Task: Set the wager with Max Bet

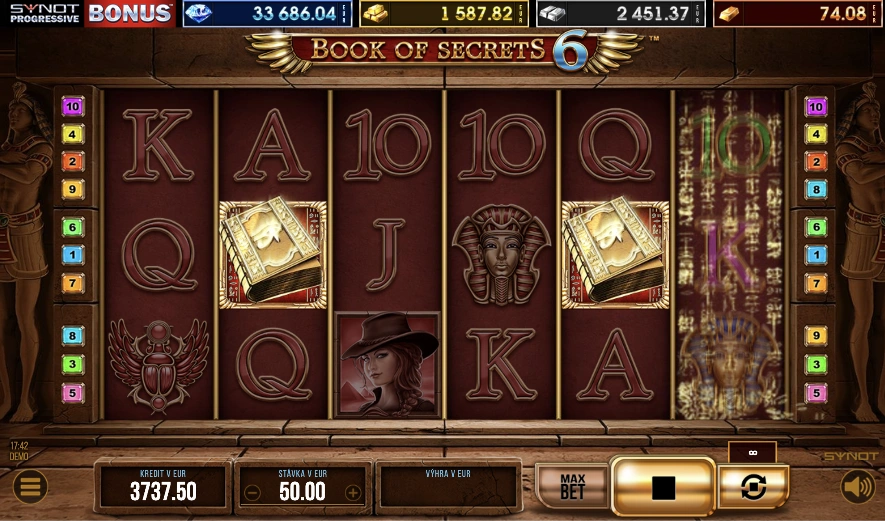Action: click(x=572, y=486)
